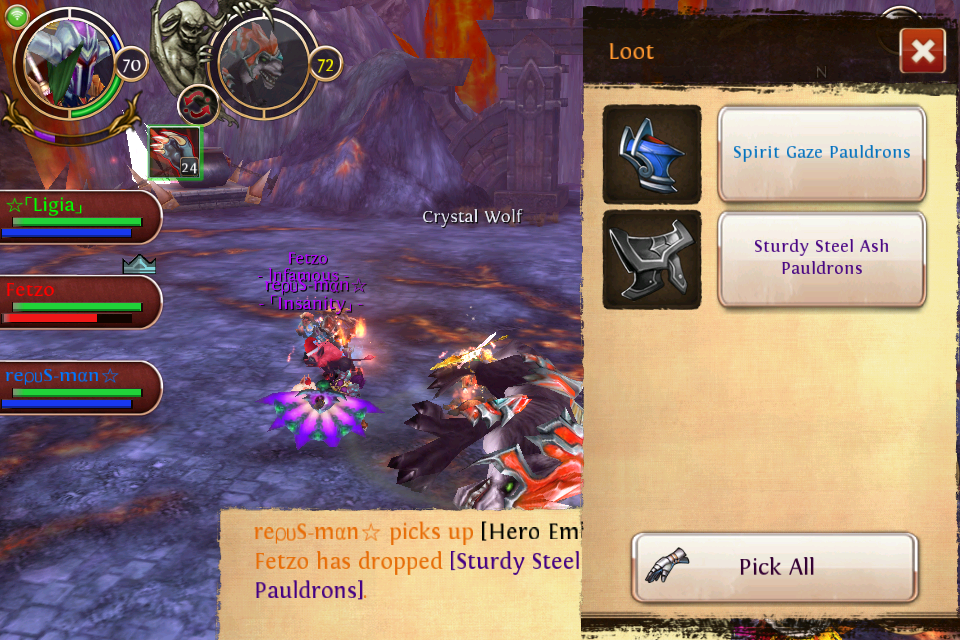This screenshot has width=960, height=640.
Task: Tap the green connection signal icon
Action: (17, 17)
